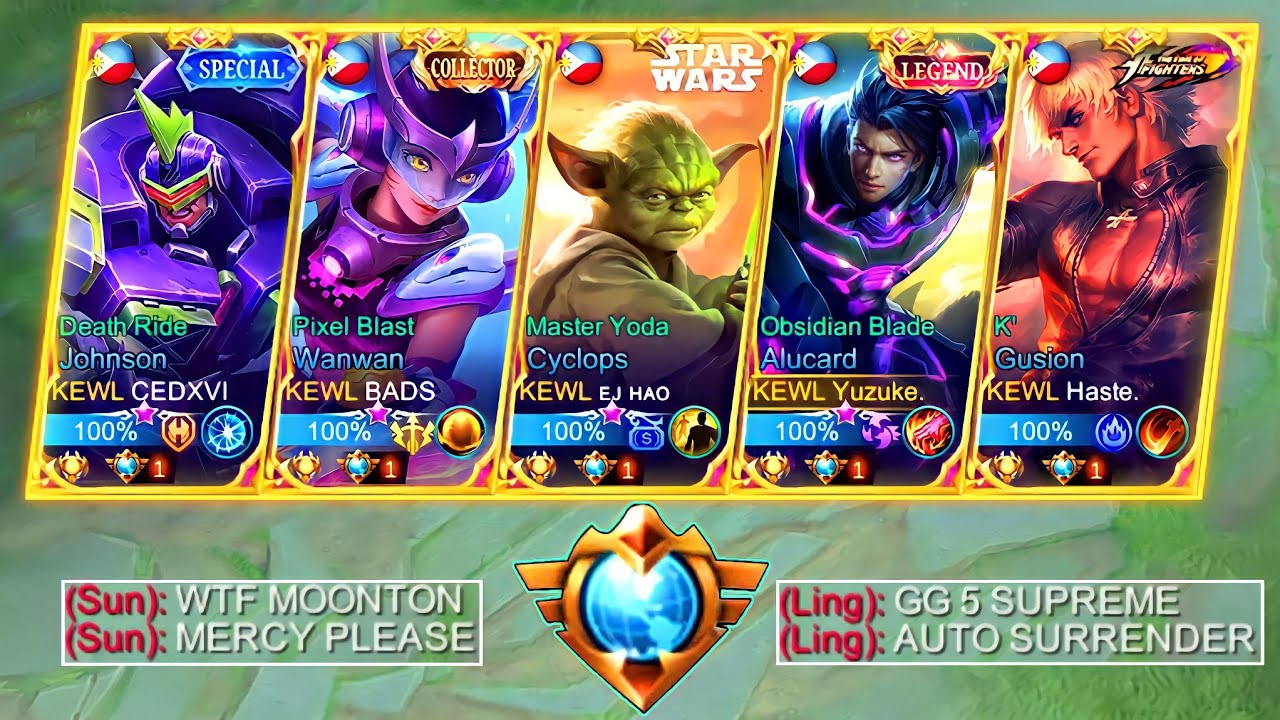Image resolution: width=1280 pixels, height=720 pixels.
Task: Click the blue battle spell on Johnson's card
Action: click(x=226, y=432)
